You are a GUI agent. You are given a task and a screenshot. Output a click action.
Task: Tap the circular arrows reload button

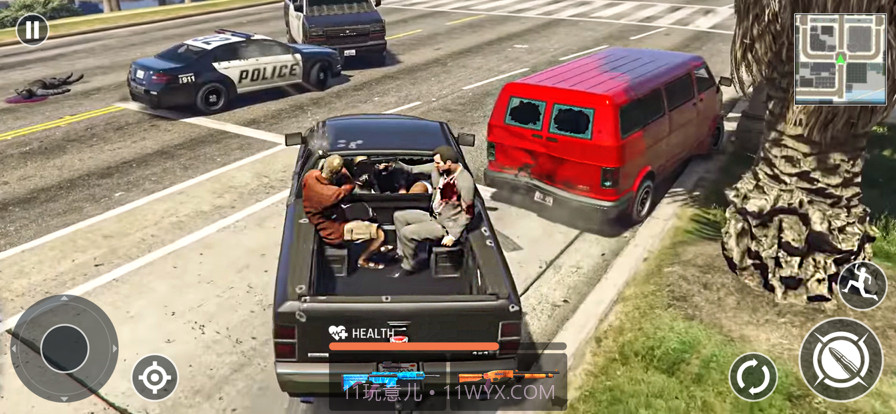pos(753,377)
